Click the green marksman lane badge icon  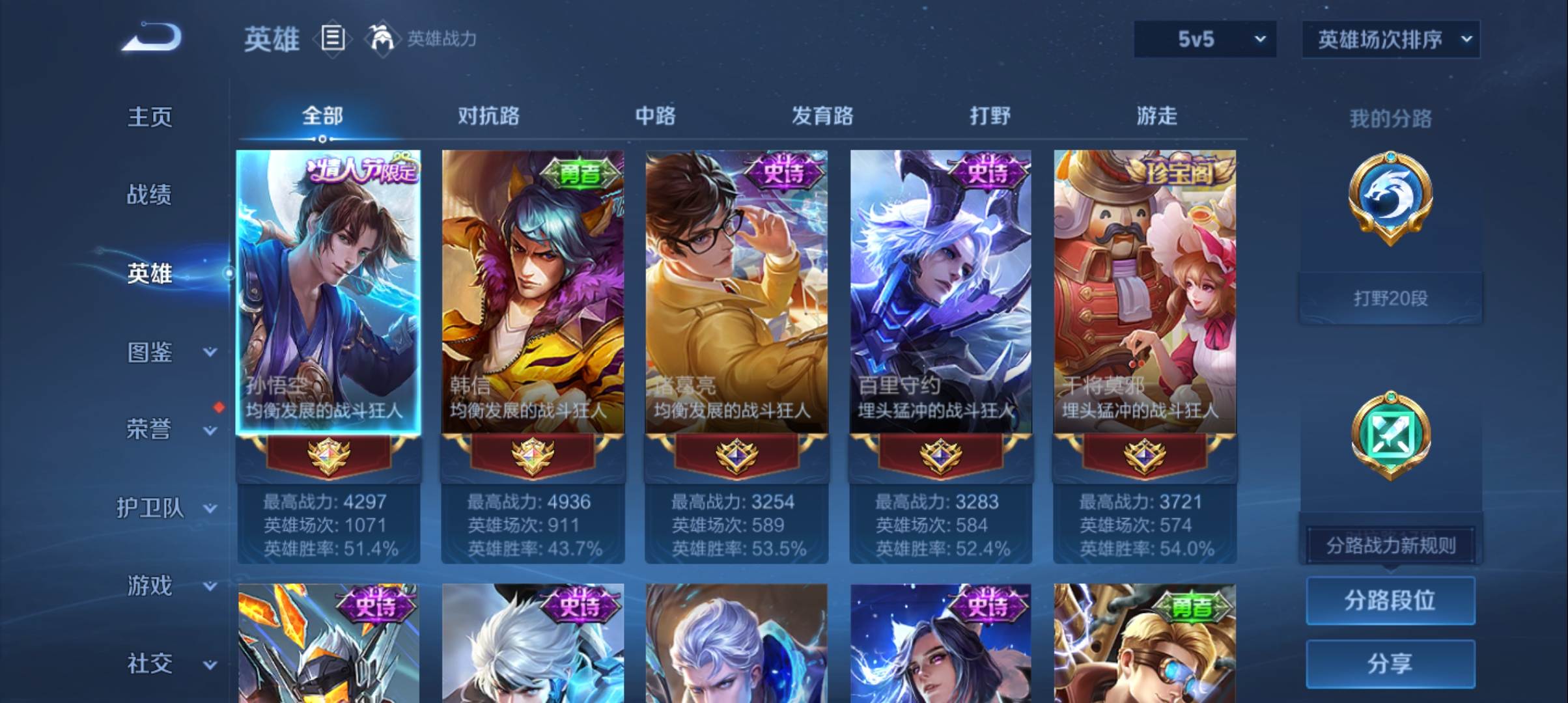[1391, 435]
